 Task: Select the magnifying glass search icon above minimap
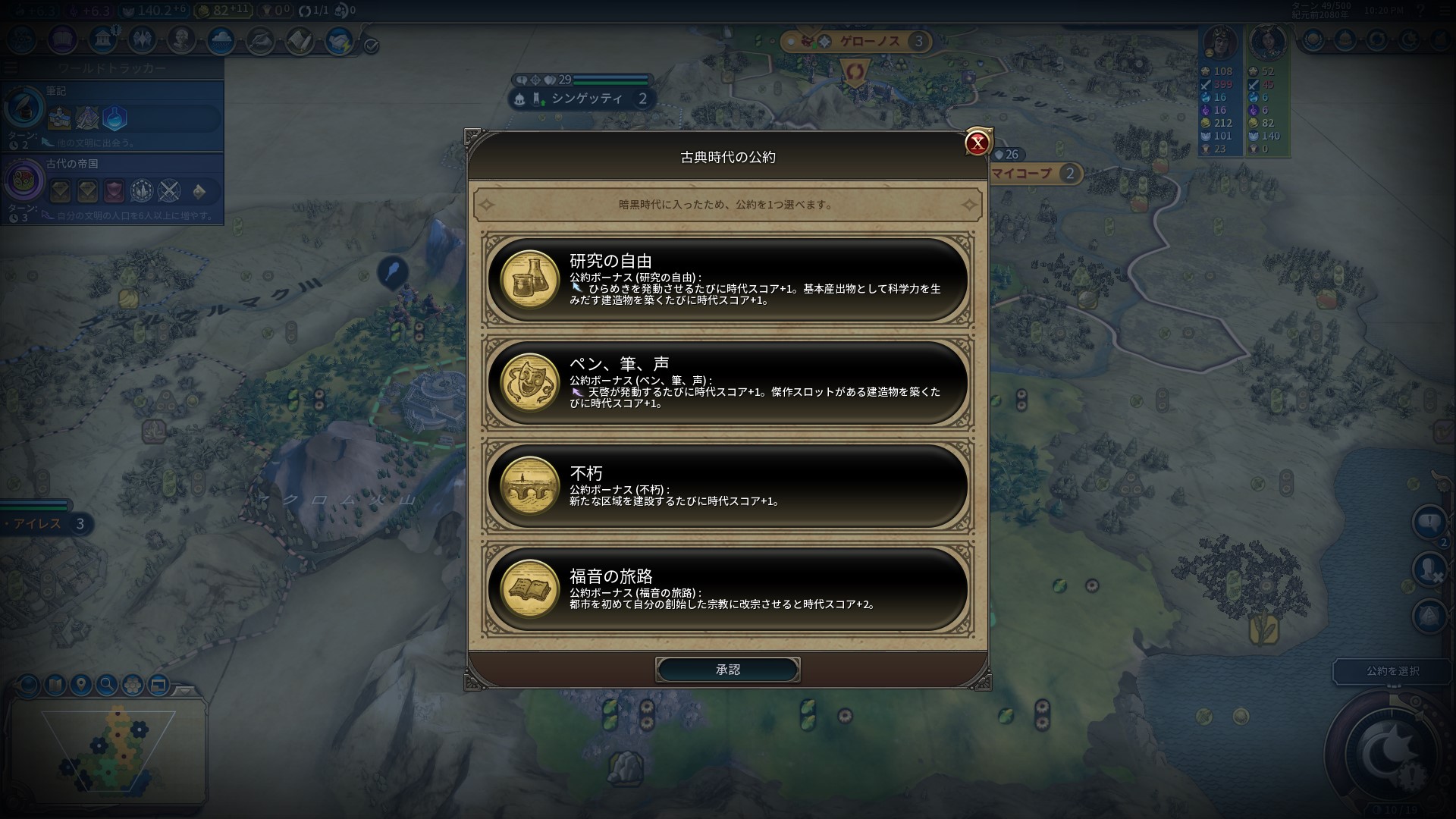coord(106,685)
